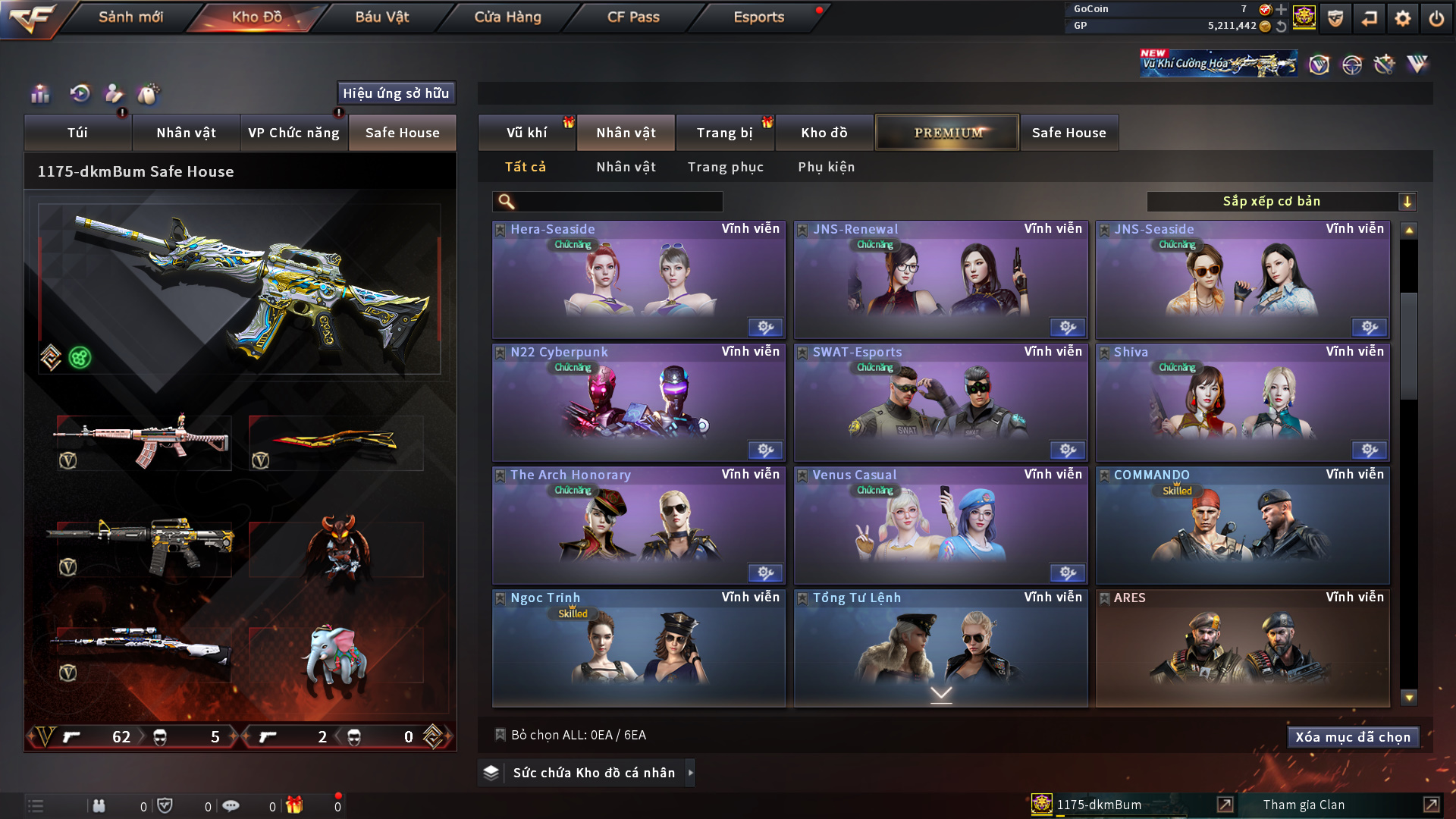
Task: Switch to the Vũ khí tab
Action: [x=526, y=133]
